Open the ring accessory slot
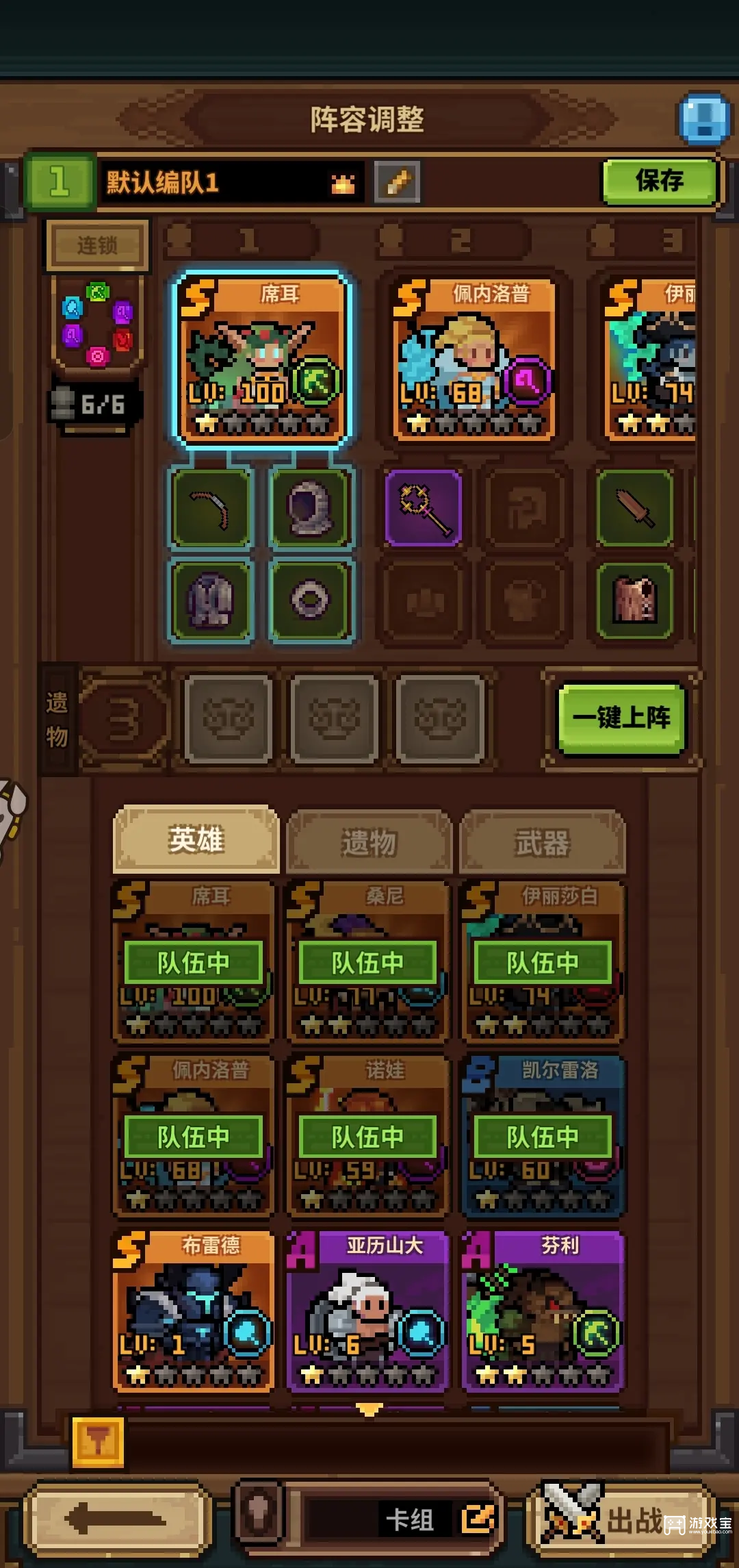 pyautogui.click(x=311, y=600)
